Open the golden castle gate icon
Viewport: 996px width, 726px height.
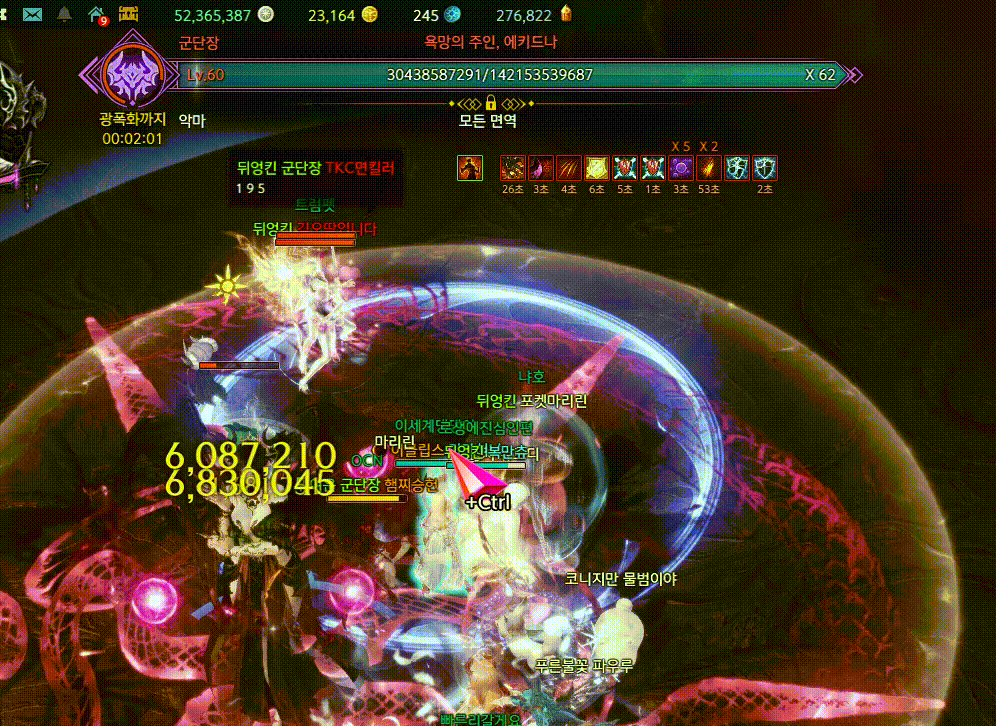point(129,15)
